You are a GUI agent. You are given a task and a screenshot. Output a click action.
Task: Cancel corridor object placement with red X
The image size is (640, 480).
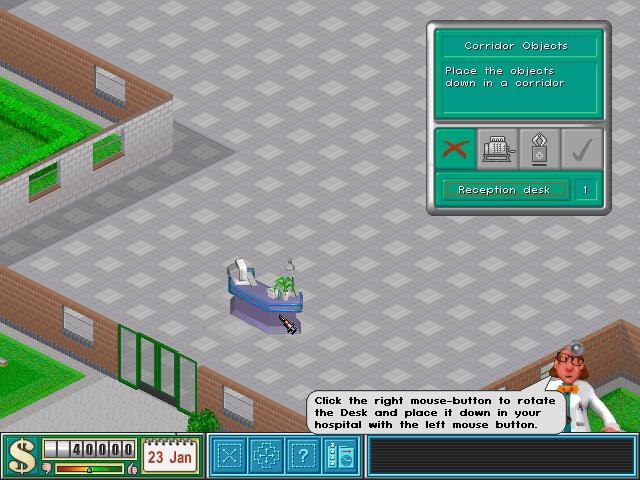tap(455, 149)
